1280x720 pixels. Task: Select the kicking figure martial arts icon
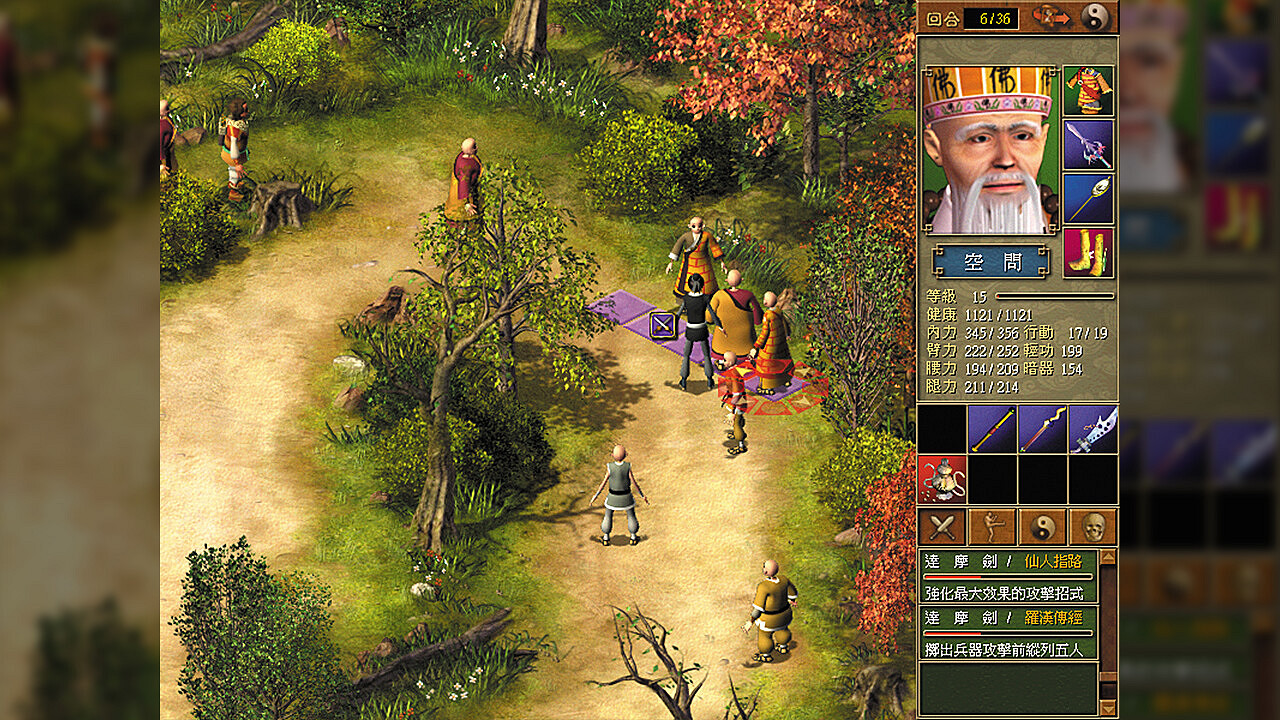tap(992, 525)
